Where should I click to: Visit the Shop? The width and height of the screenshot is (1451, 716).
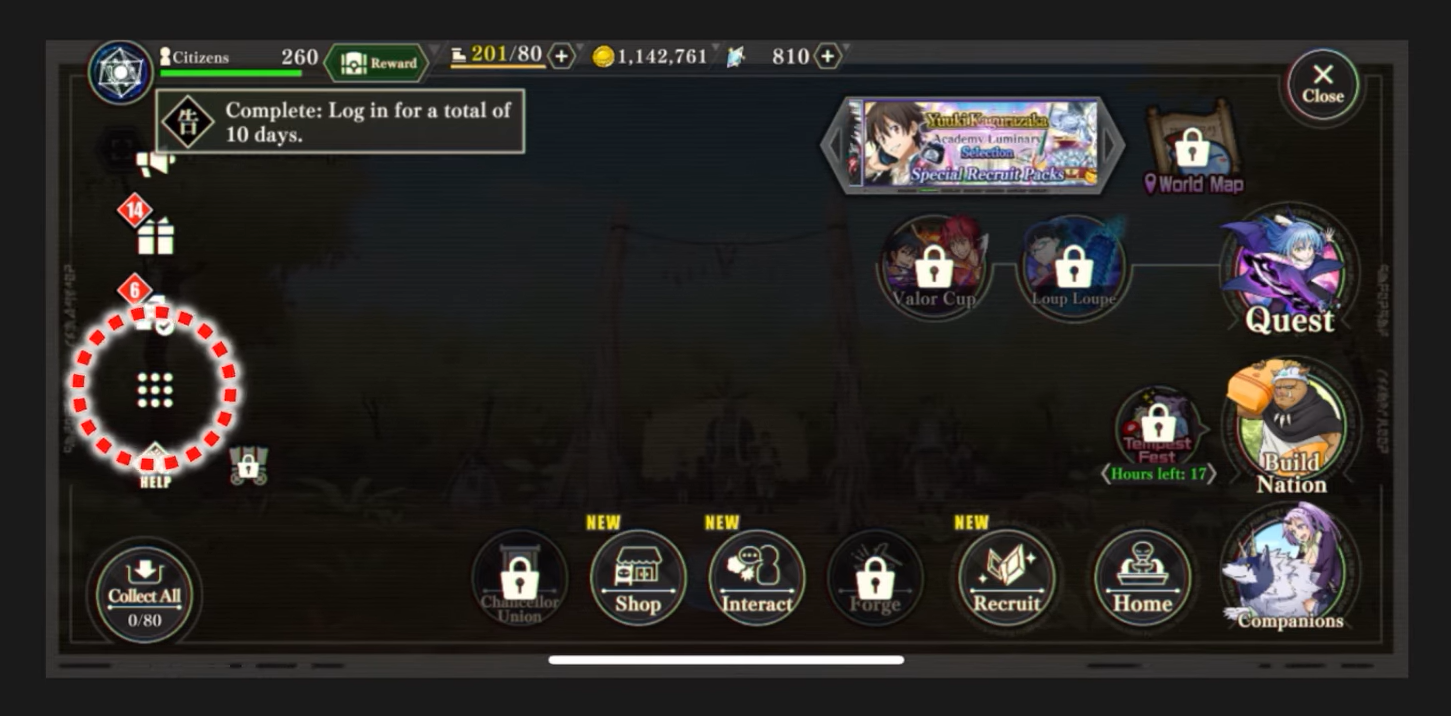pos(637,578)
